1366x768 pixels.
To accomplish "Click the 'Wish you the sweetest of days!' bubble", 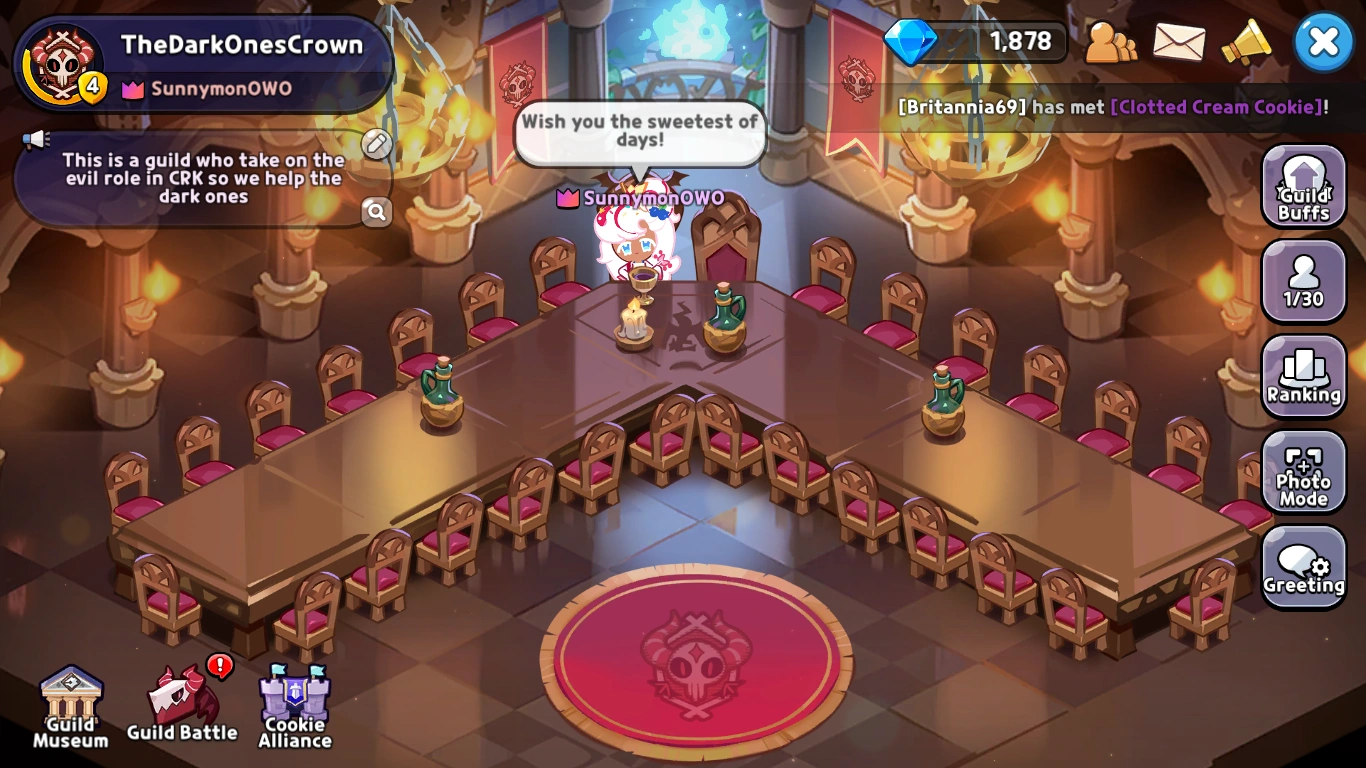I will click(640, 131).
